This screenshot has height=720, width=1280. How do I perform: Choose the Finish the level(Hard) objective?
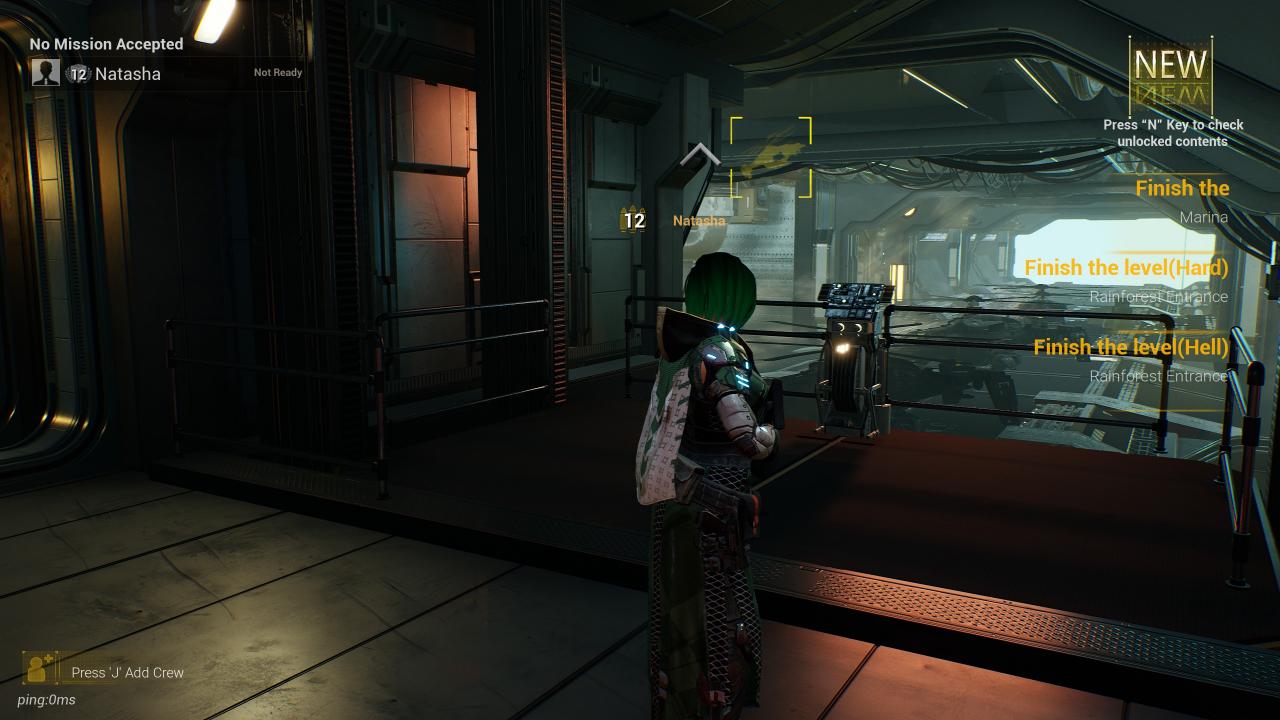point(1126,268)
